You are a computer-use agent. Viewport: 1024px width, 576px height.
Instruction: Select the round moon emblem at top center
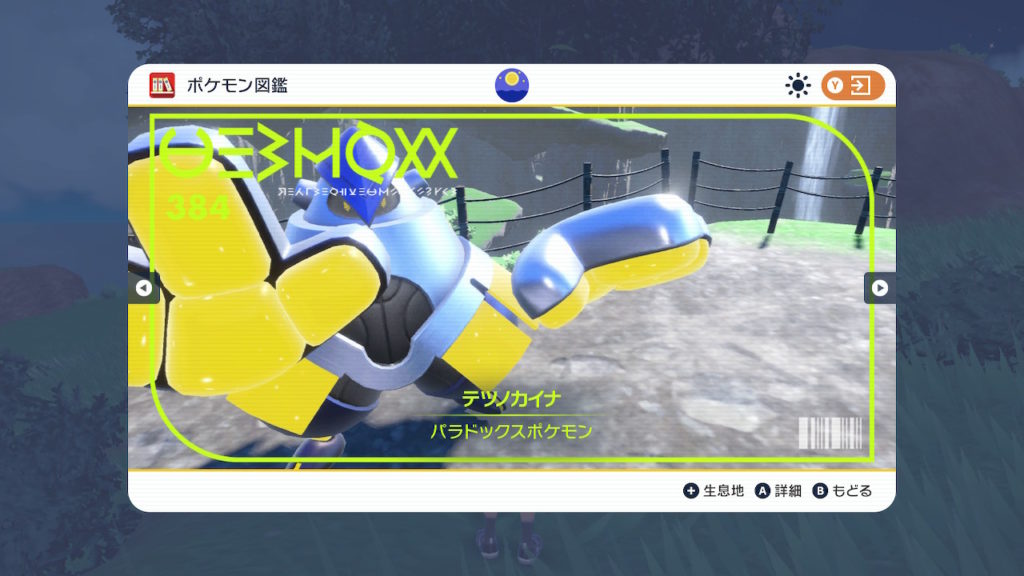[x=512, y=85]
